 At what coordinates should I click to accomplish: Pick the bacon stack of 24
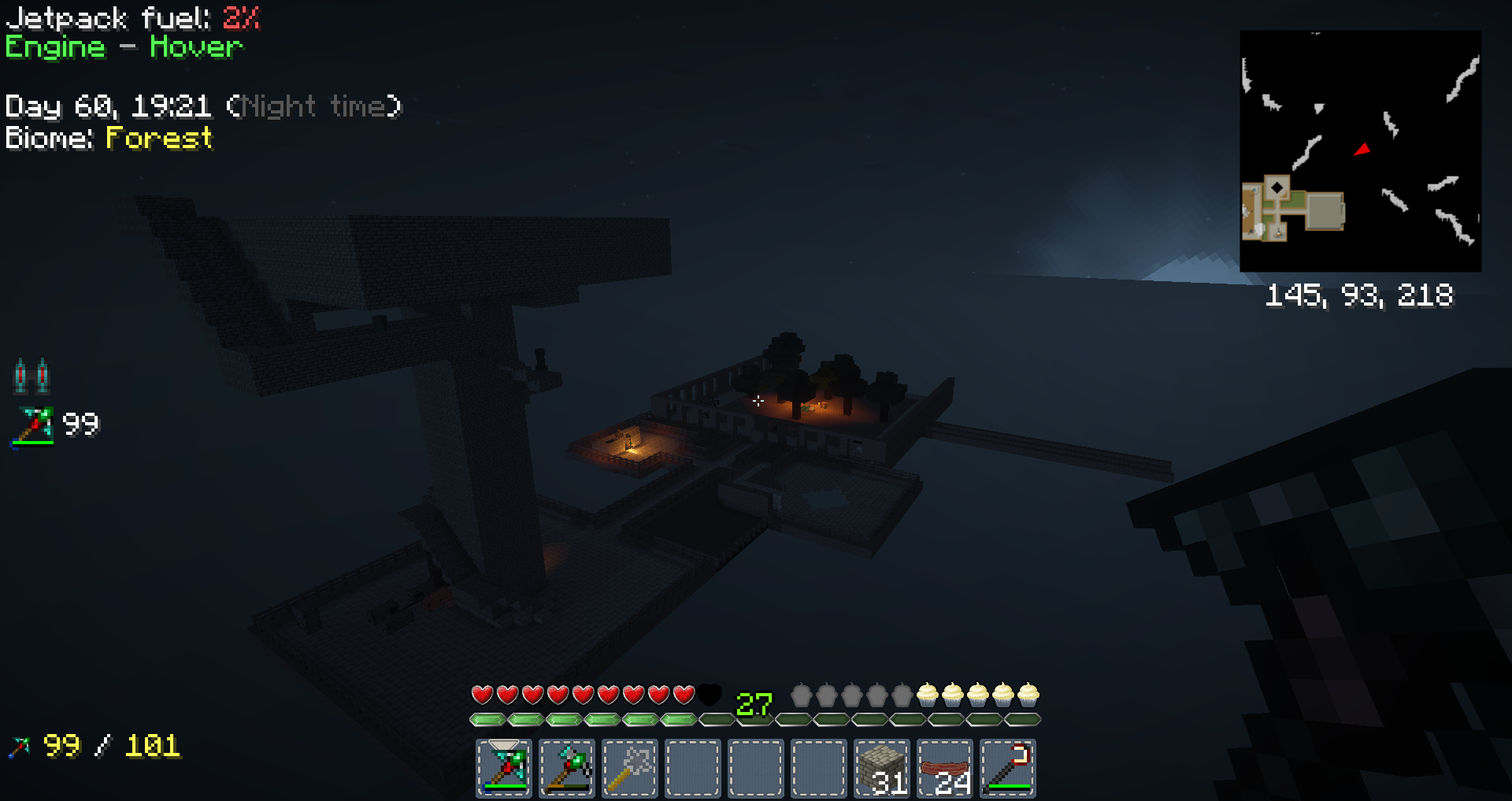945,768
